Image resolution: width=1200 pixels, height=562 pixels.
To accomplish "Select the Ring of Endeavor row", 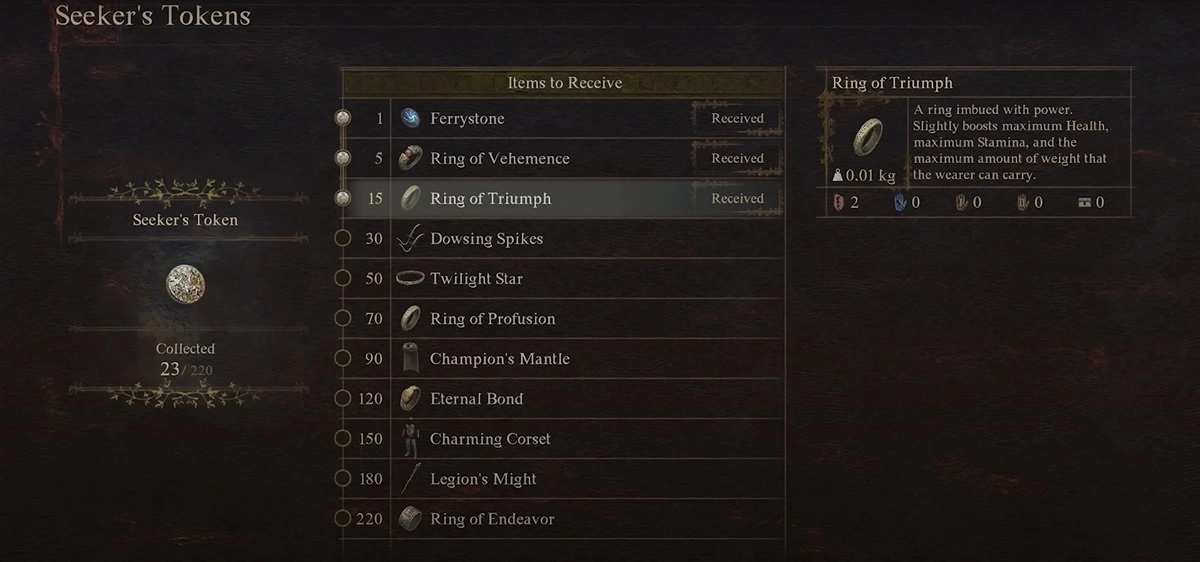I will [560, 519].
